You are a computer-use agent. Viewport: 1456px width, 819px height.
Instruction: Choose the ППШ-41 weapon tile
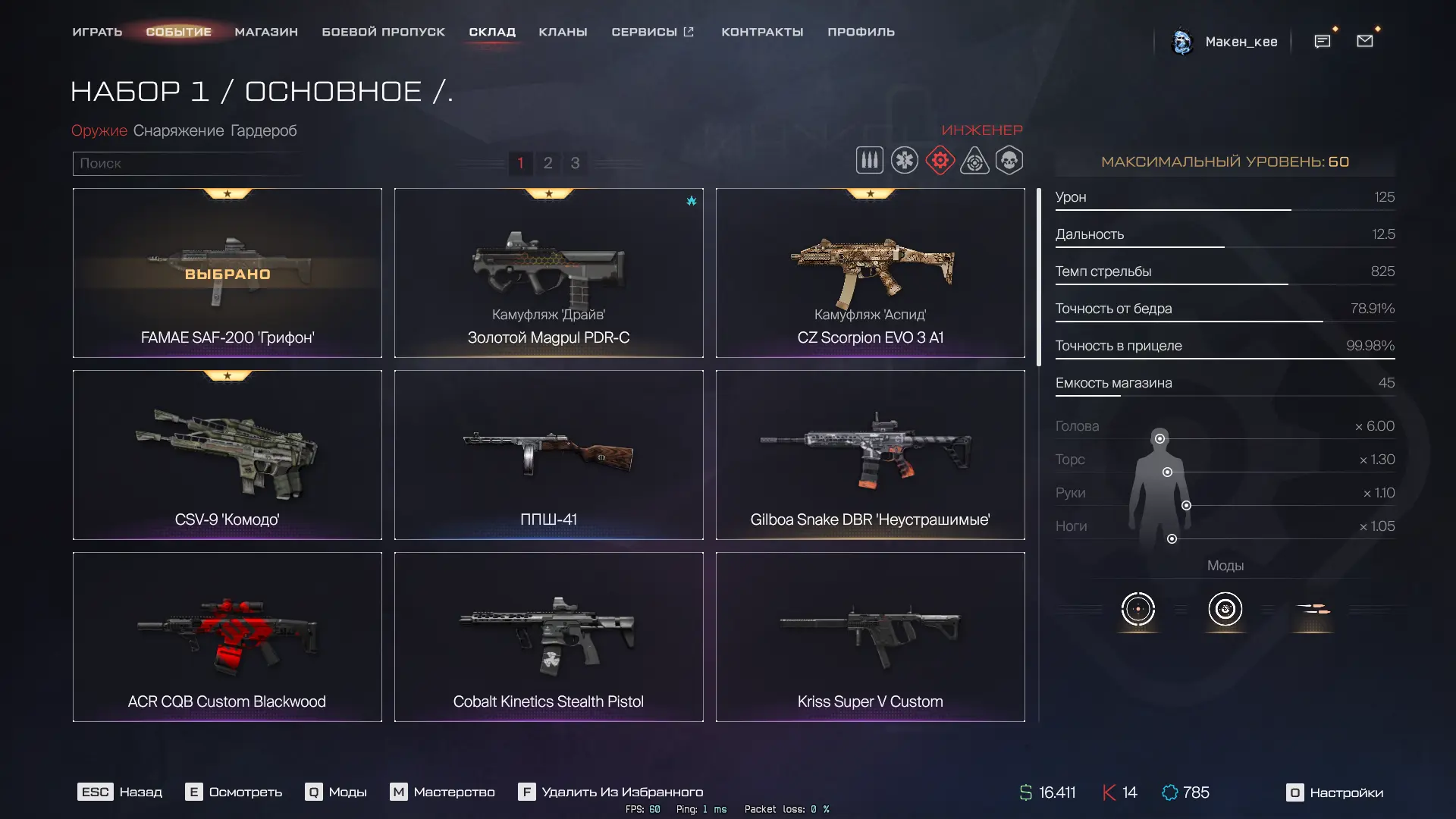[x=548, y=455]
